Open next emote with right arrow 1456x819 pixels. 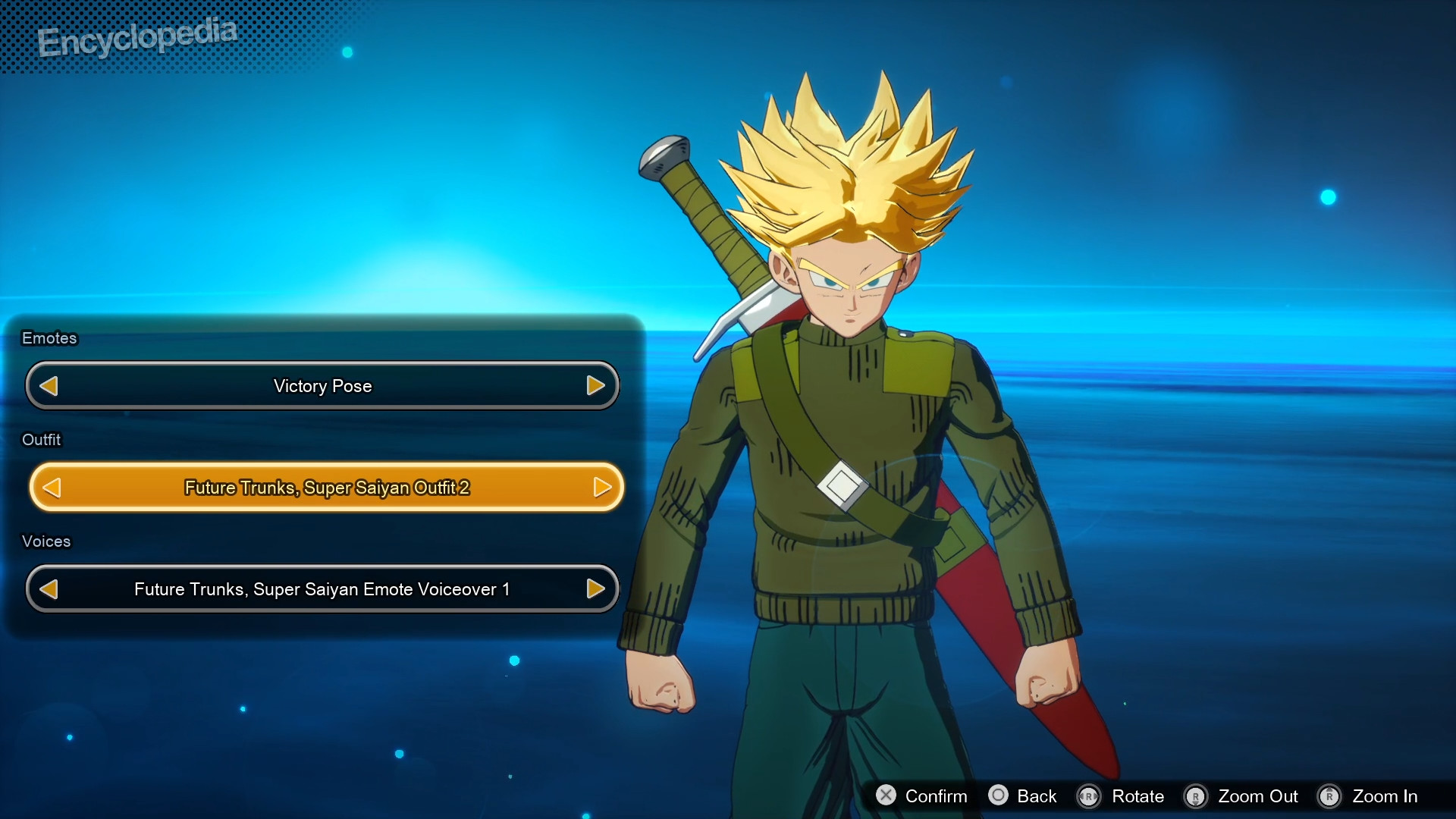click(596, 385)
